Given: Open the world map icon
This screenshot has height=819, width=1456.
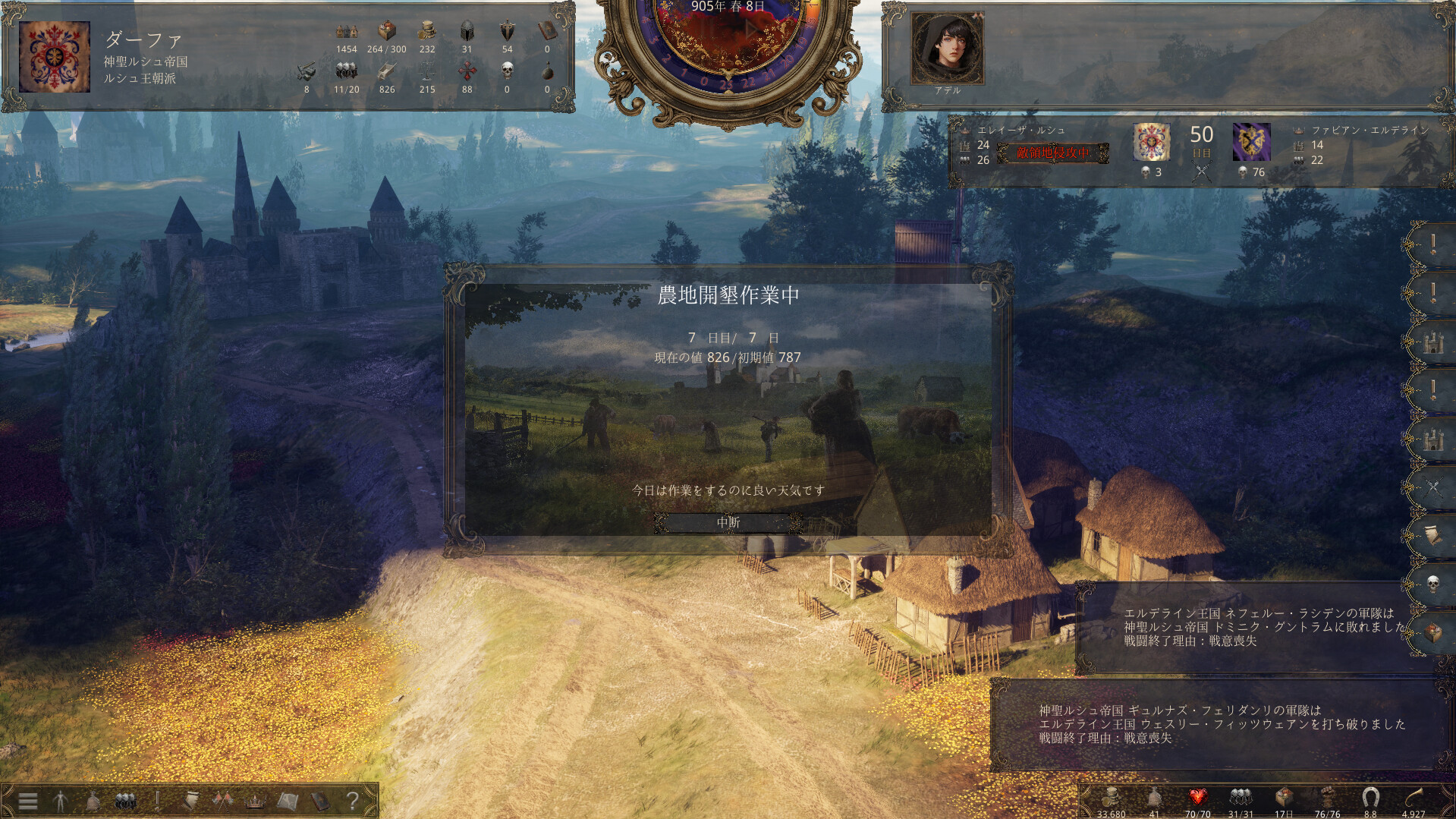Looking at the screenshot, I should [287, 802].
